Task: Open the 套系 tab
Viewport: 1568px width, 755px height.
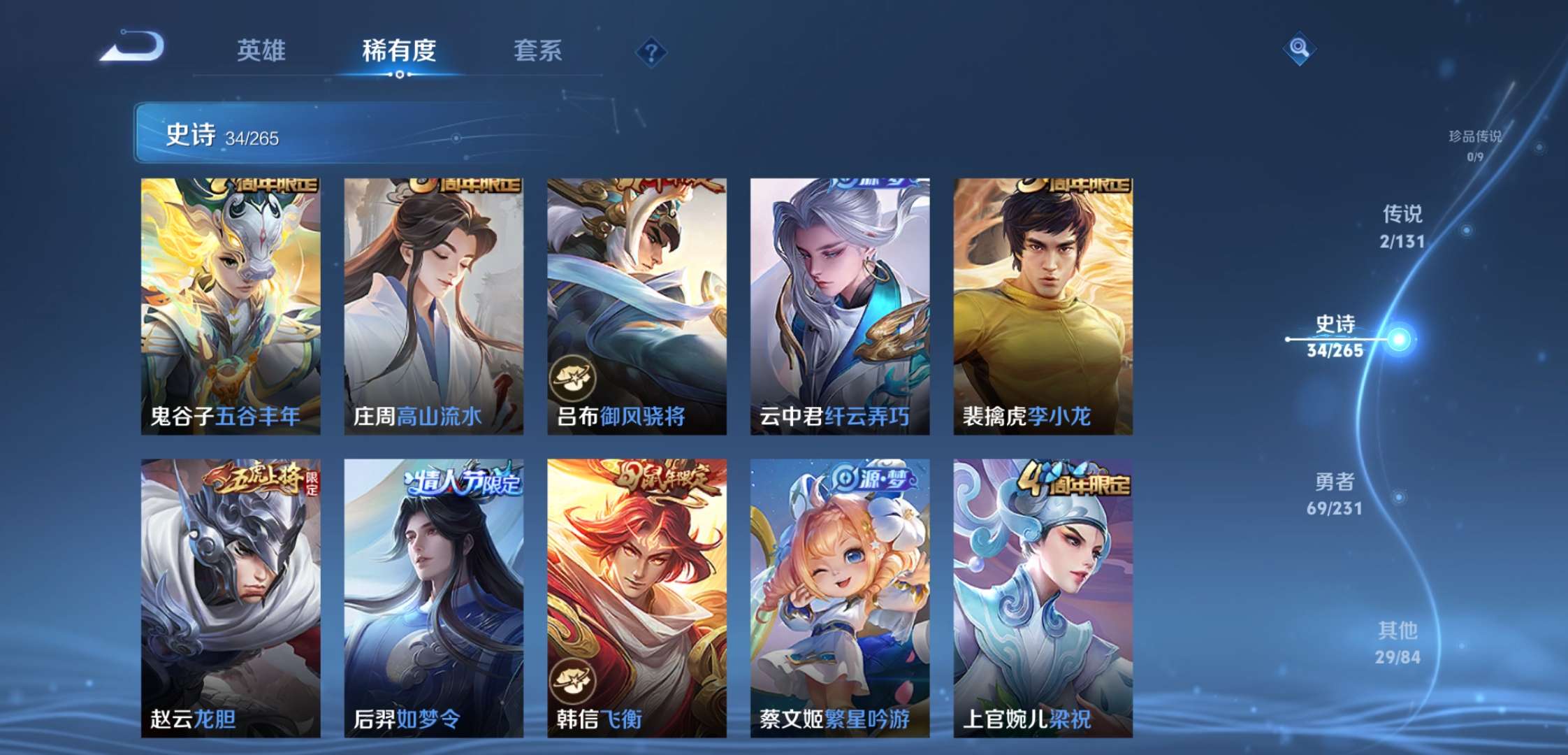Action: tap(539, 50)
